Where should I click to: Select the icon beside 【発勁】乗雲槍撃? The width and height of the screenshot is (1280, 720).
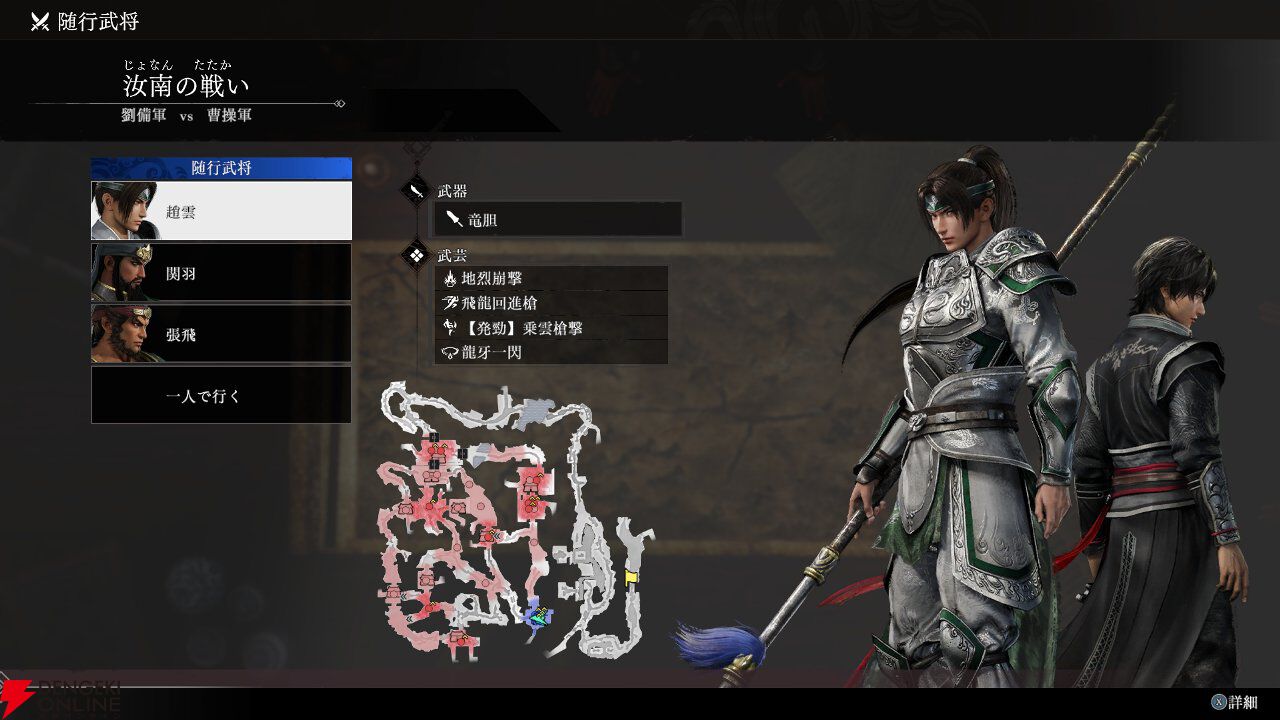pos(448,327)
